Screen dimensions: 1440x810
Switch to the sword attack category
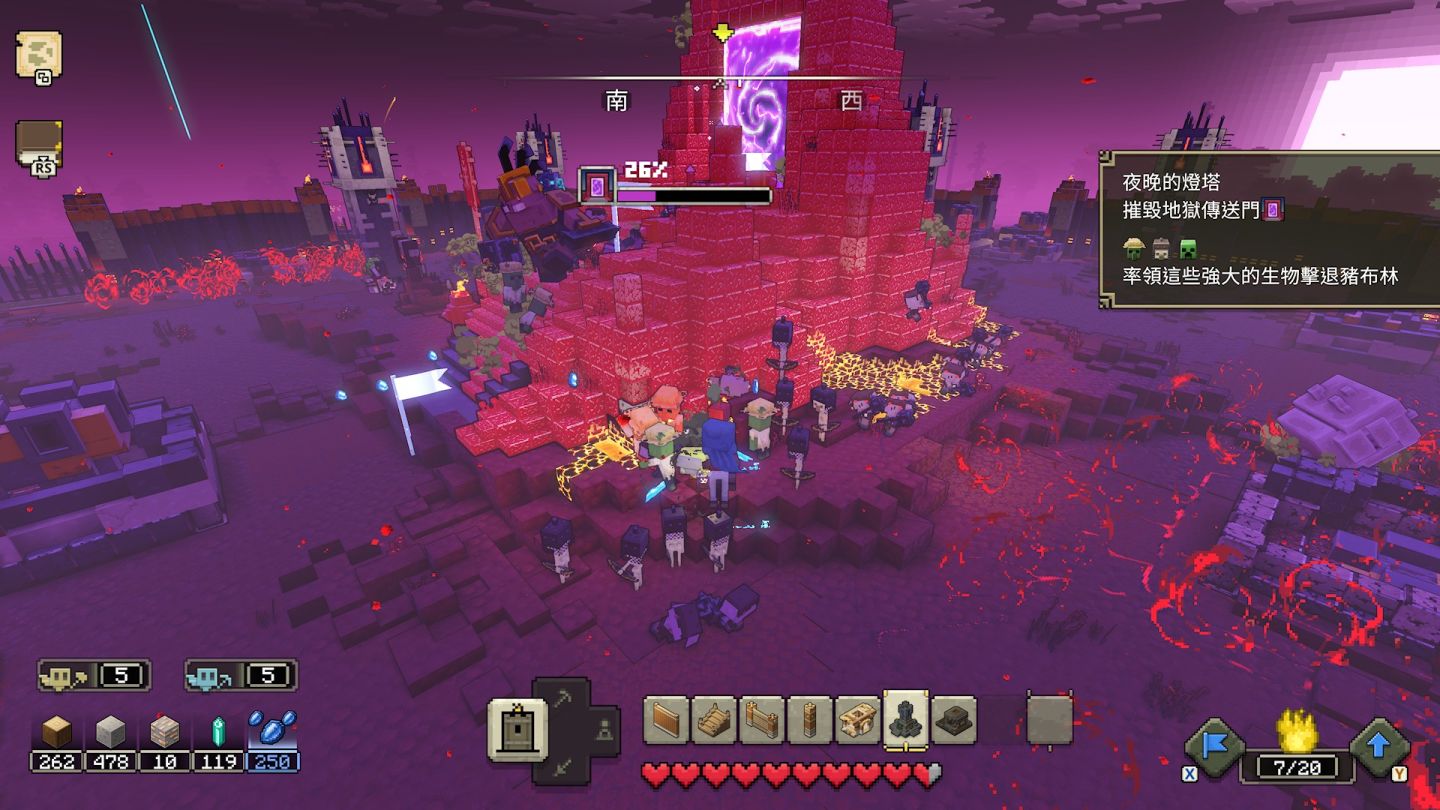pos(562,766)
